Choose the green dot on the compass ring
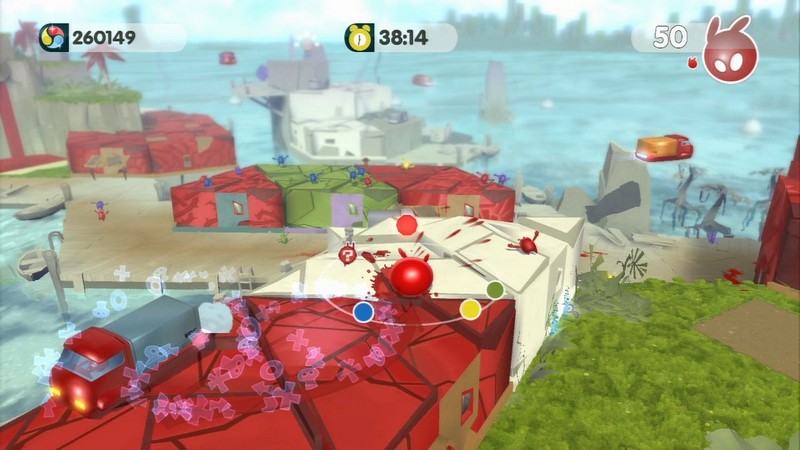 (494, 290)
